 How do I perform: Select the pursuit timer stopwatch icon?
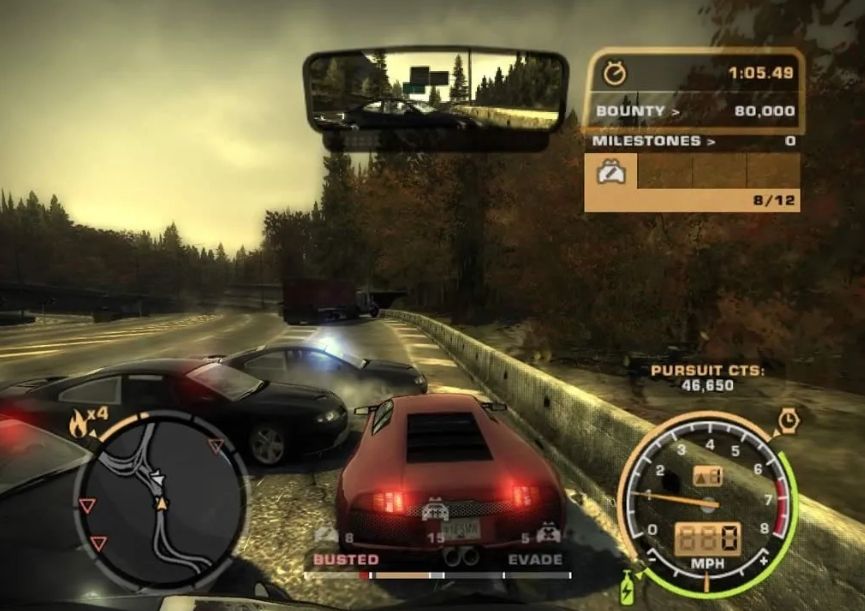(x=614, y=73)
